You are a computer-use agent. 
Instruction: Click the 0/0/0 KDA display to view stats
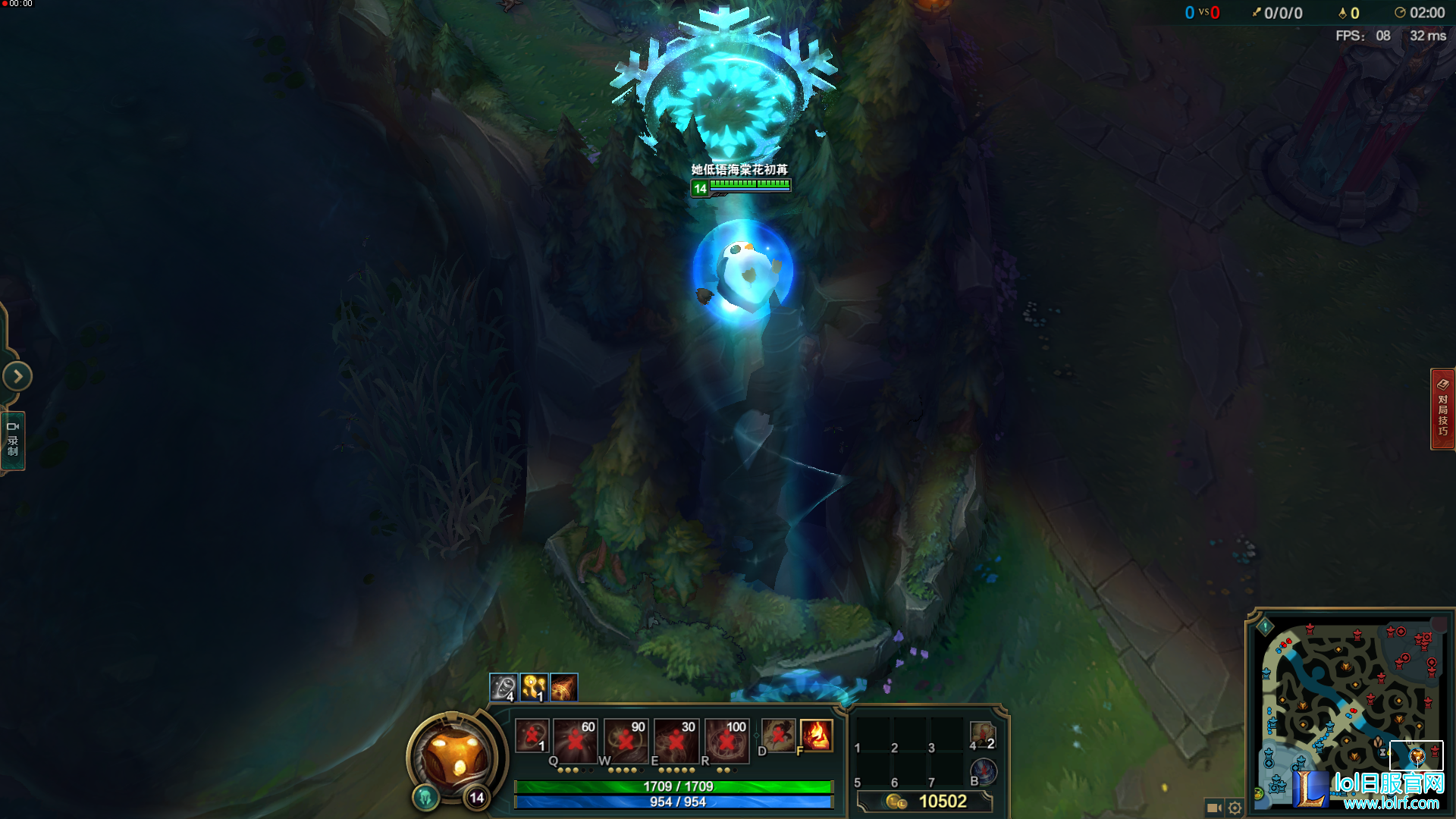point(1283,13)
